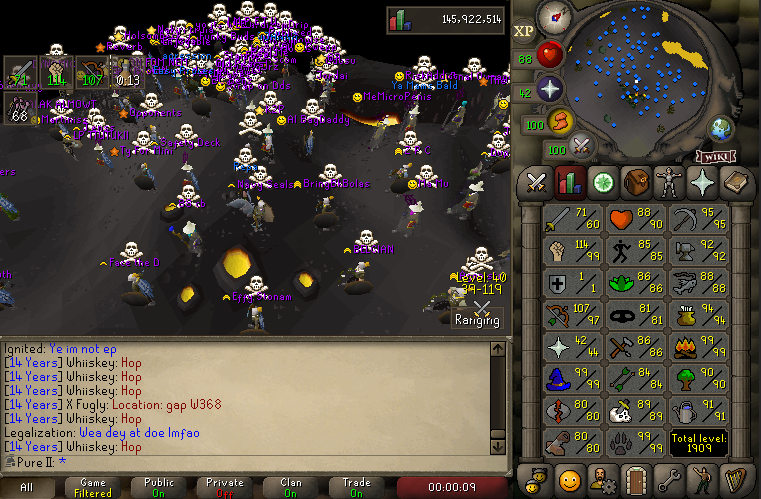Image resolution: width=761 pixels, height=499 pixels.
Task: Open the Wiki lookup button
Action: pyautogui.click(x=711, y=156)
